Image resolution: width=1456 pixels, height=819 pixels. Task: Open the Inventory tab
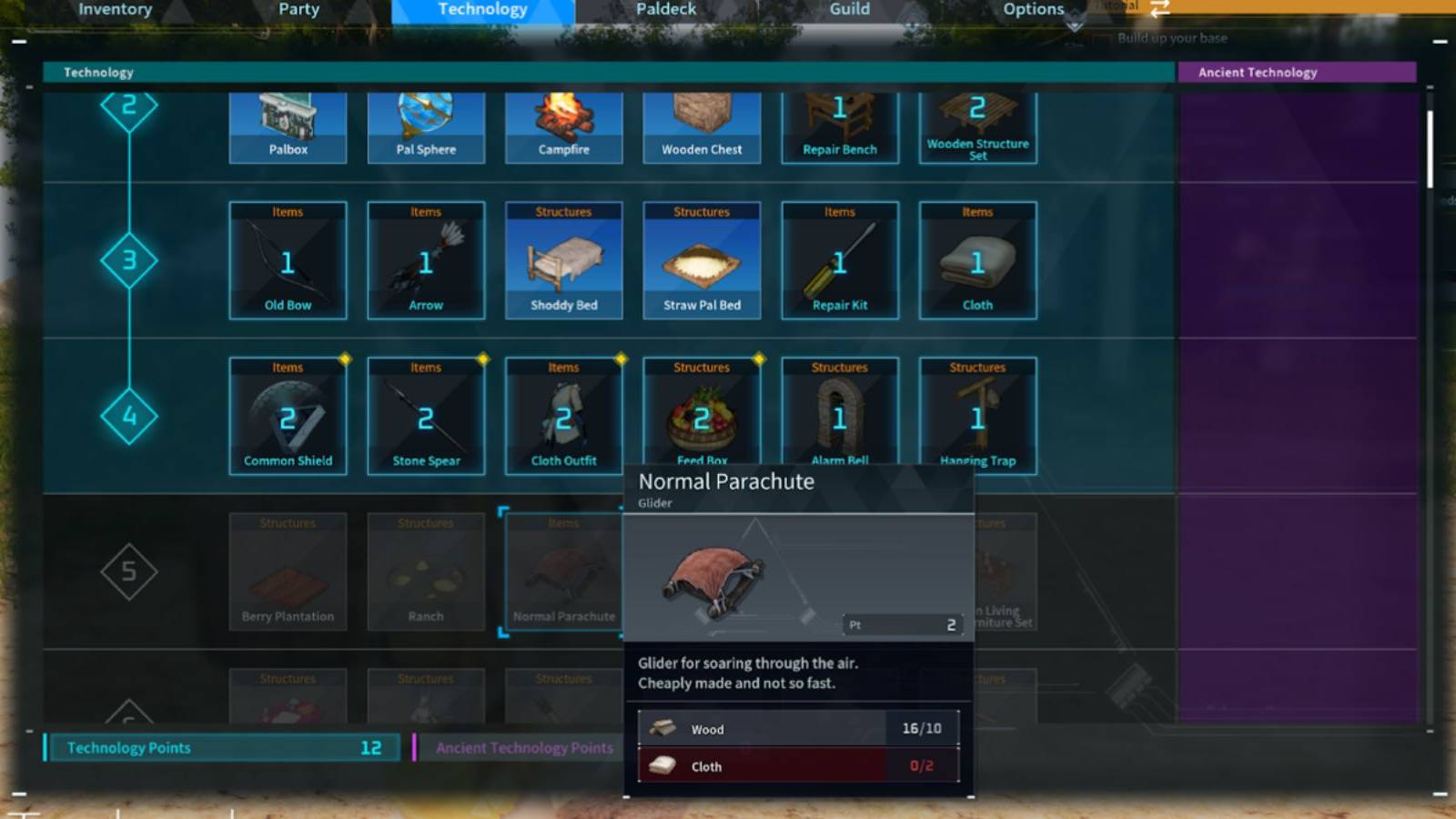(x=115, y=9)
